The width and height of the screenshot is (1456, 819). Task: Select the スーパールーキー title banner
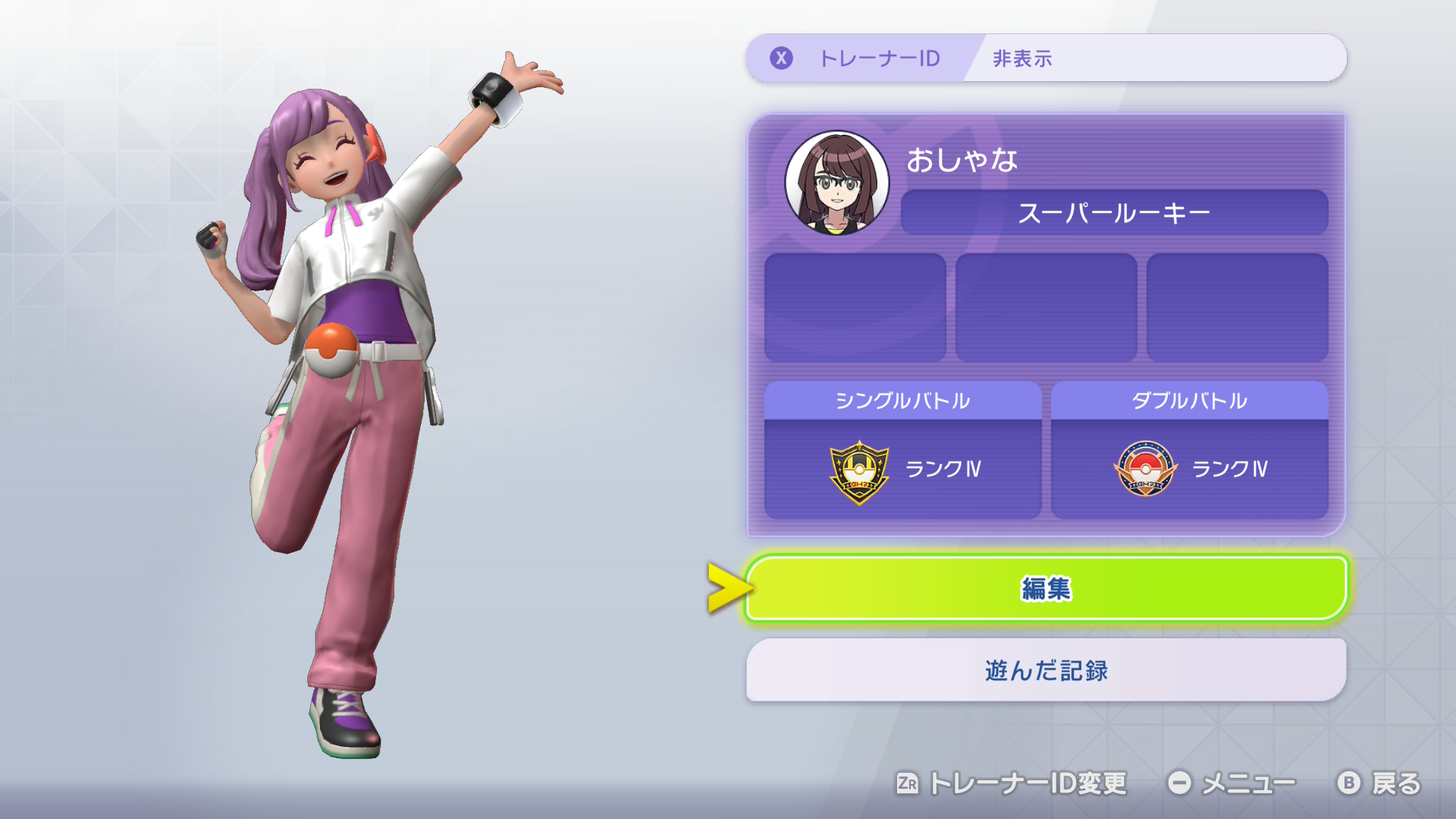point(1113,213)
